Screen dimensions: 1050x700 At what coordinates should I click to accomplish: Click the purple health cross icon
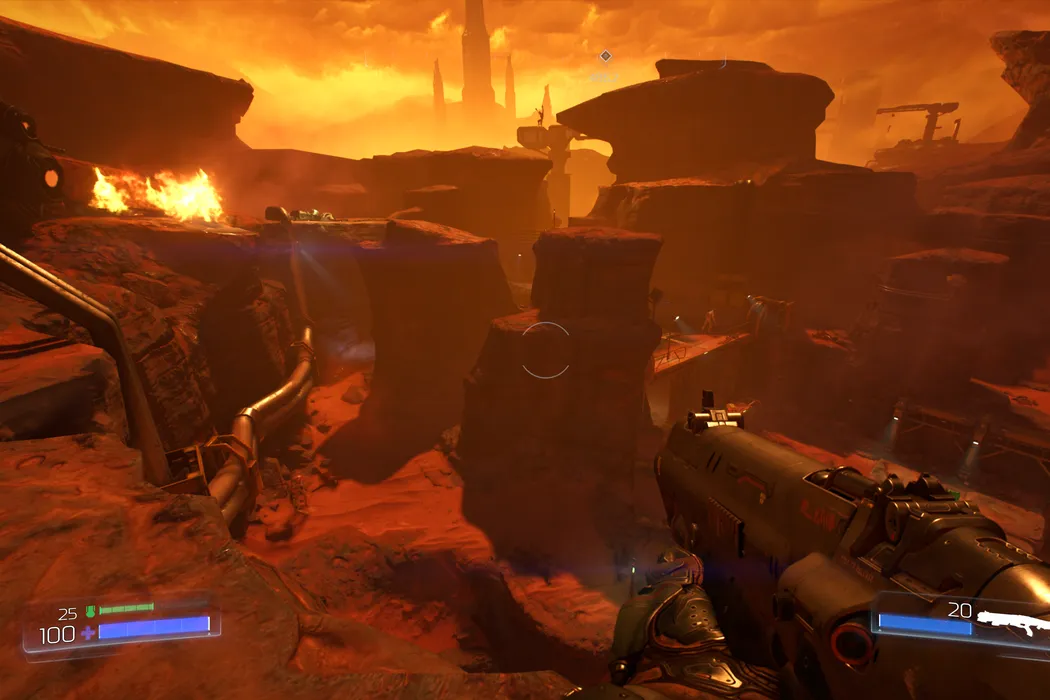point(88,633)
